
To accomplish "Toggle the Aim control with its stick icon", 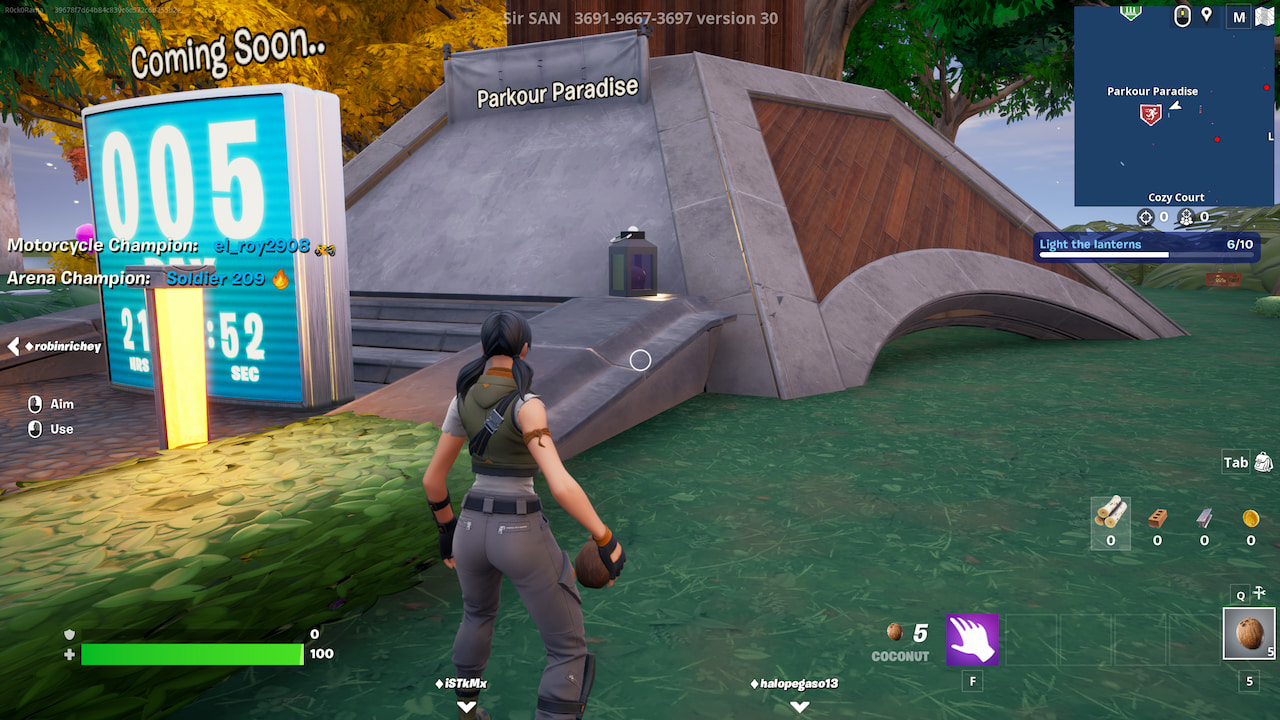I will tap(36, 404).
